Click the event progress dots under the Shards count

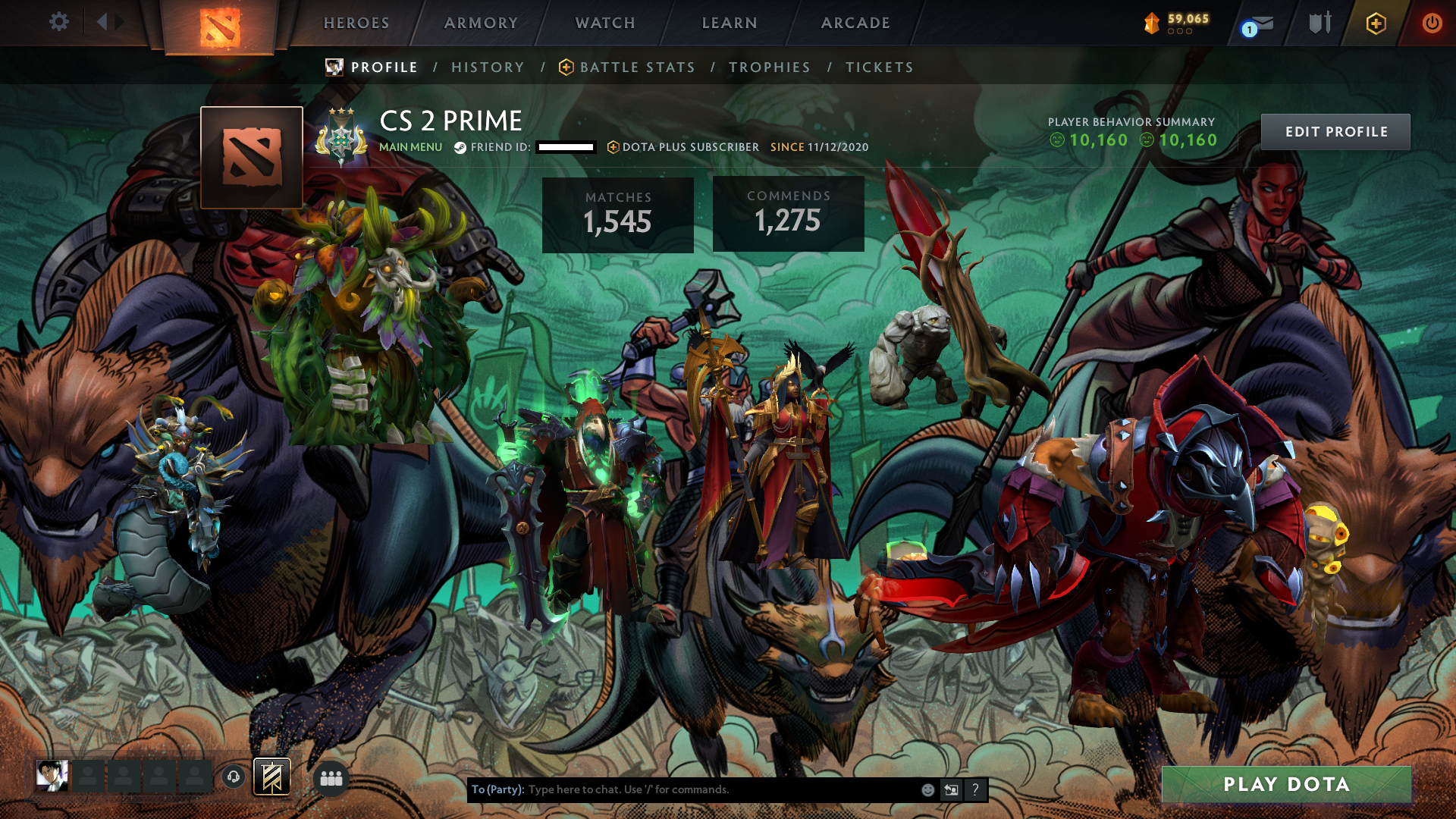tap(1179, 33)
